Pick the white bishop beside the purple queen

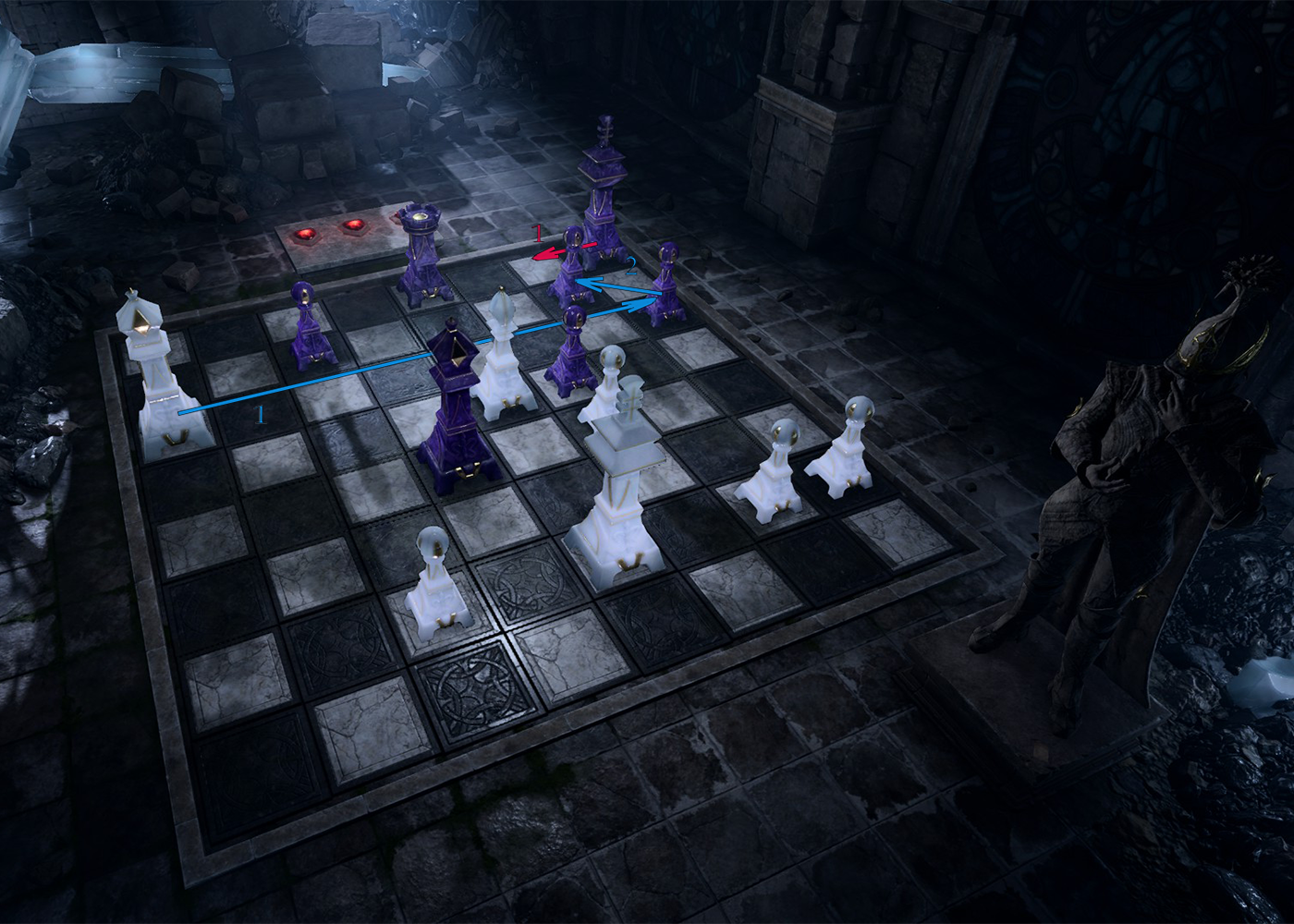click(501, 360)
